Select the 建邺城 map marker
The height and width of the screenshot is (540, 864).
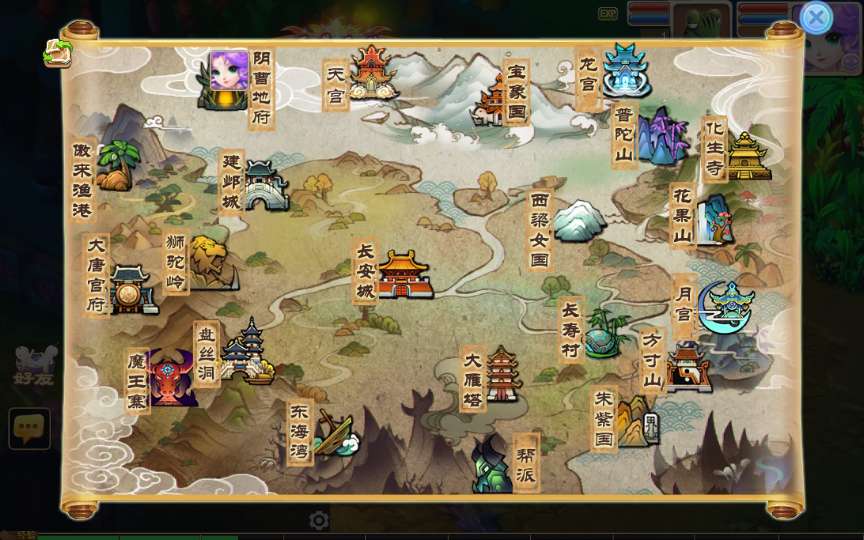click(264, 185)
